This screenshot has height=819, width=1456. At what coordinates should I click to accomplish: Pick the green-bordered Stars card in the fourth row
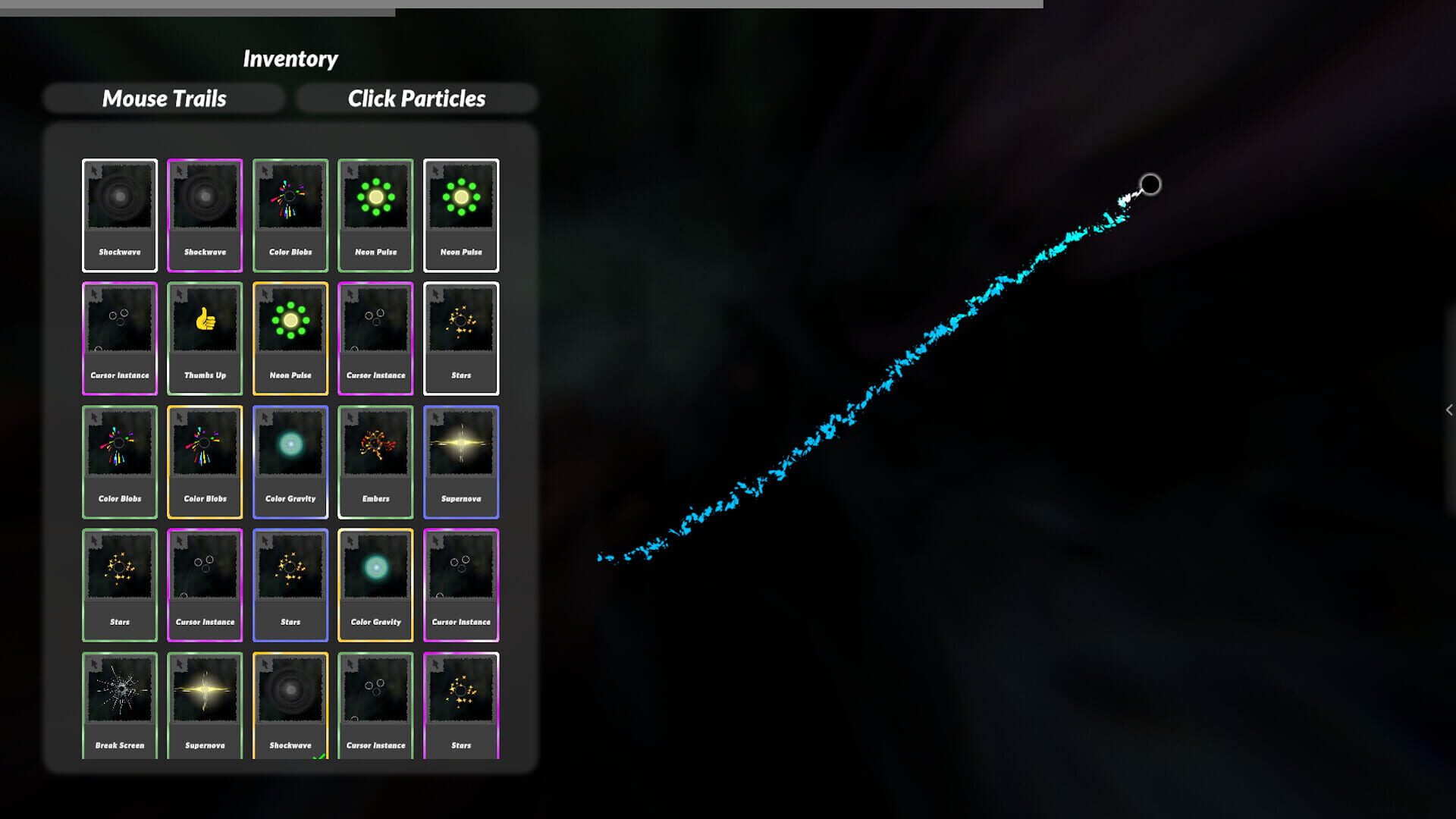point(119,584)
